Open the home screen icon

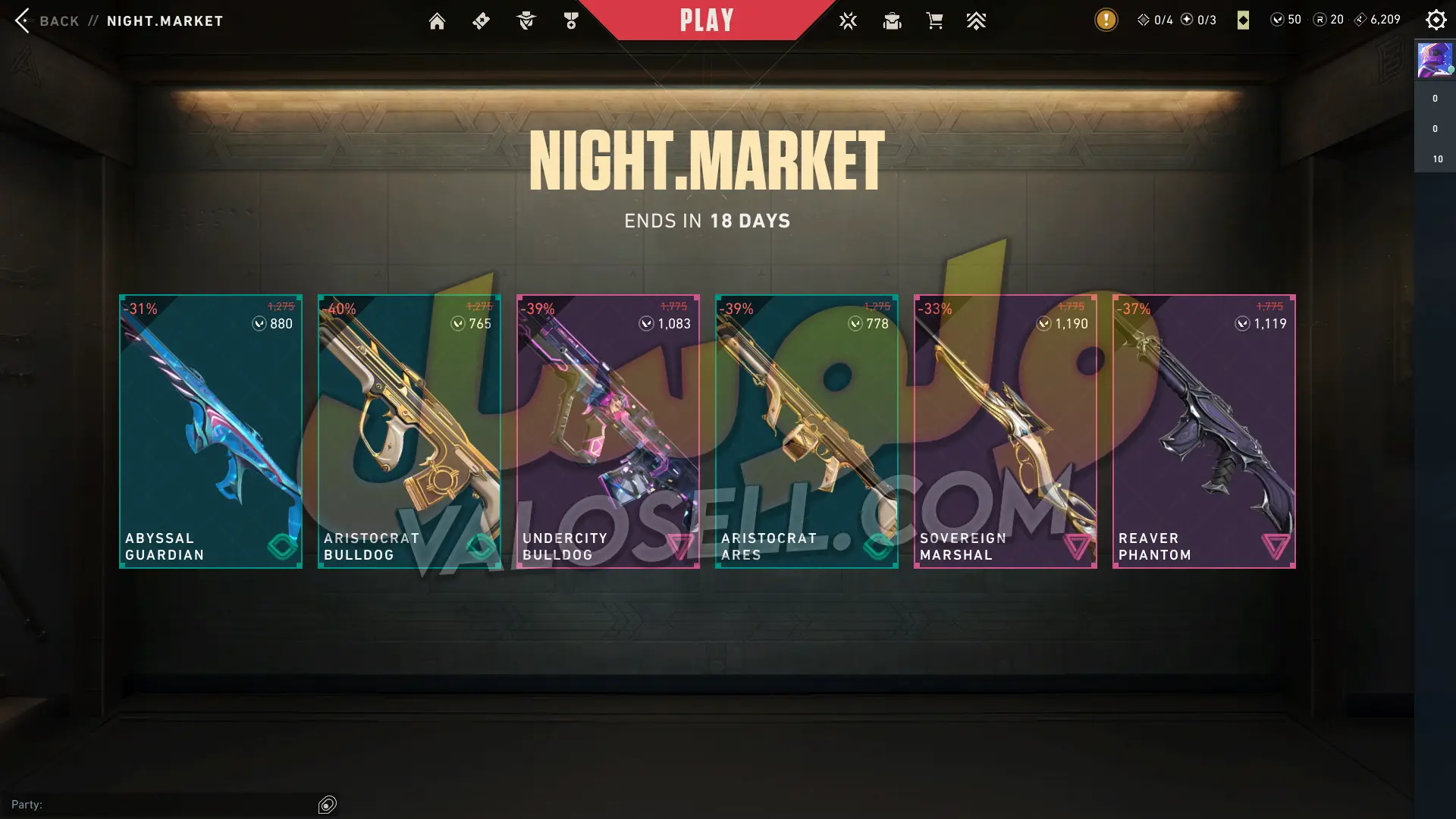[437, 21]
